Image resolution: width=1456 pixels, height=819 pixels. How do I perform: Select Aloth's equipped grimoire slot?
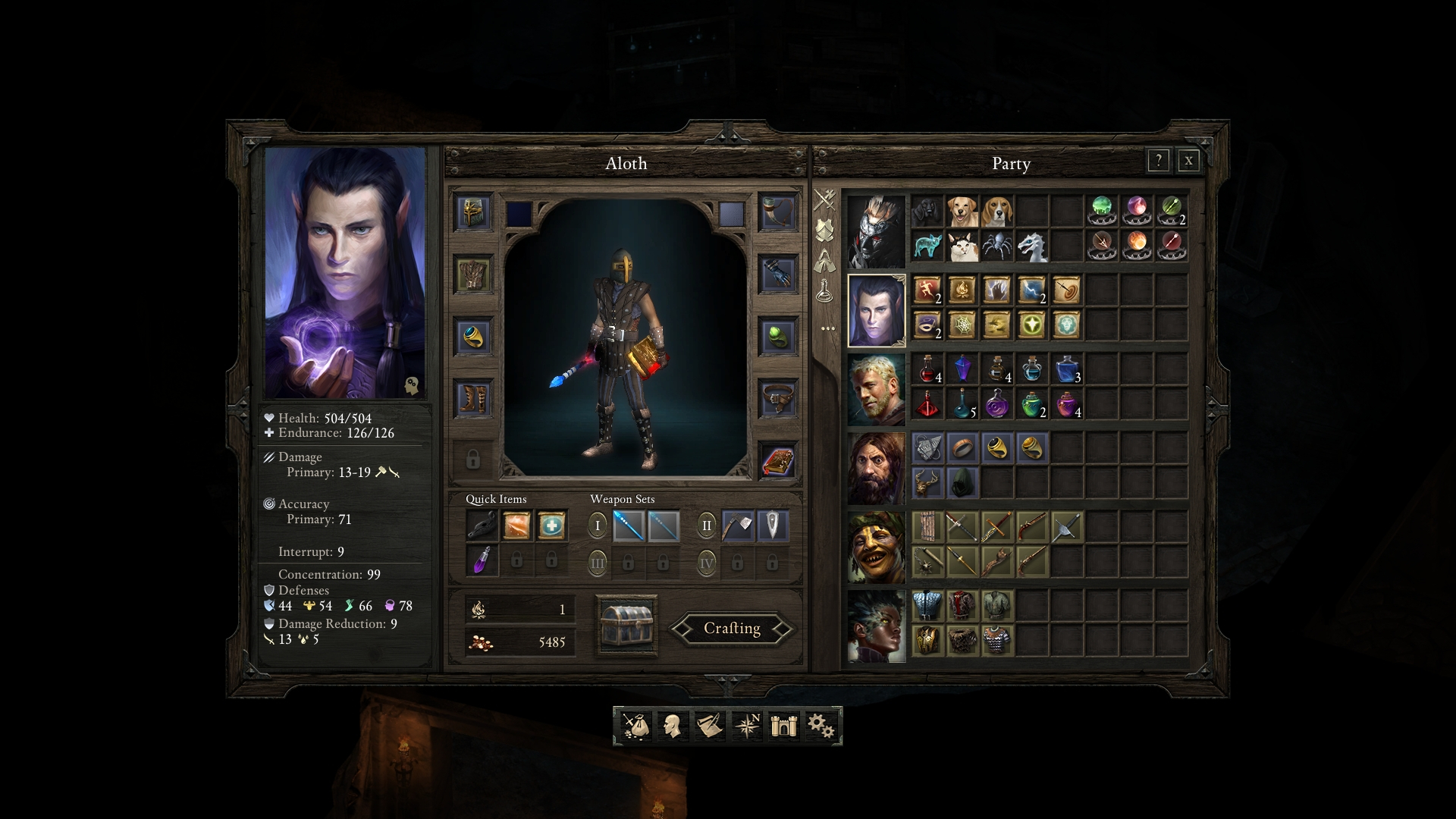pos(780,461)
